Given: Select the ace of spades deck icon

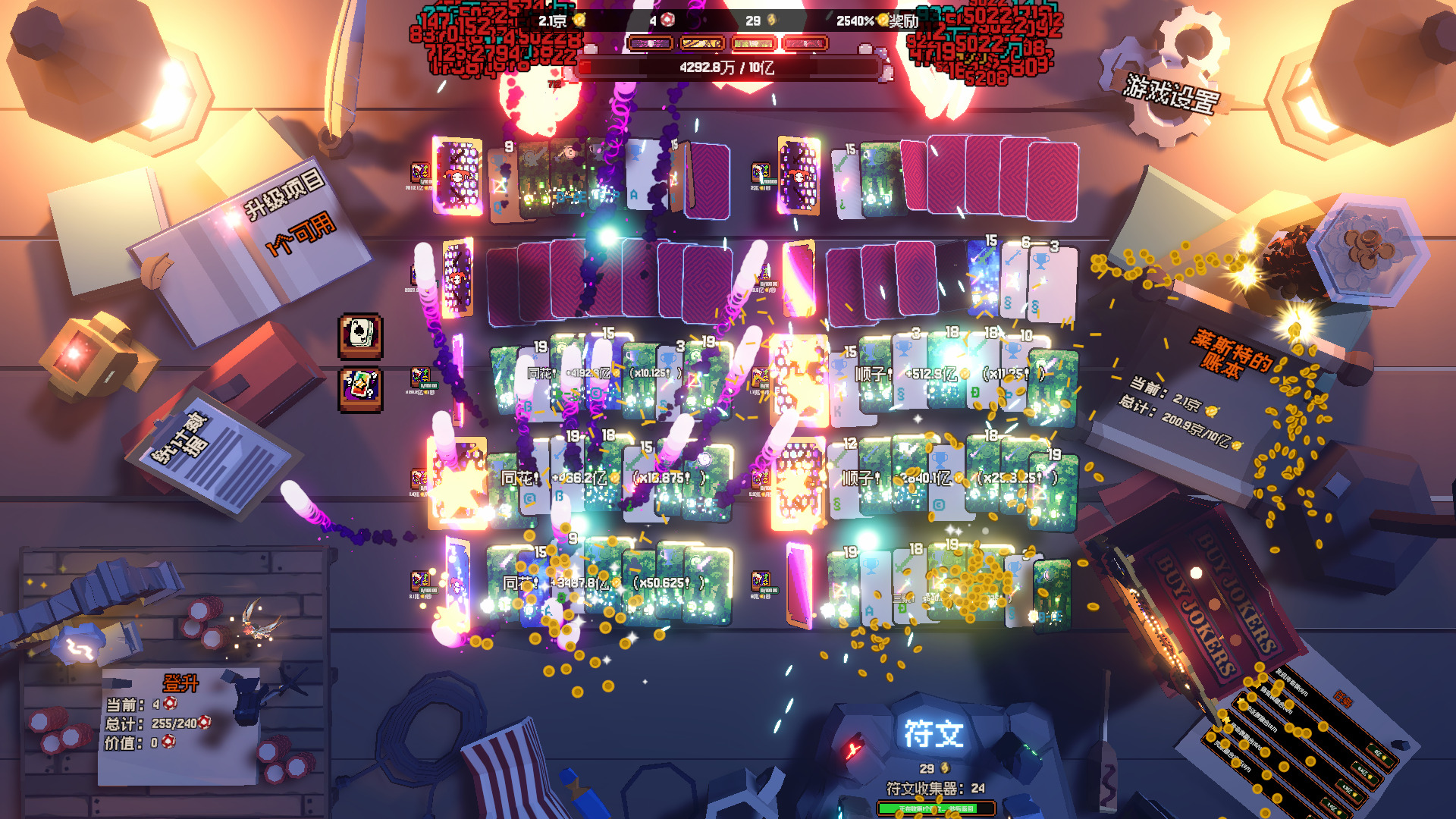Looking at the screenshot, I should point(360,334).
